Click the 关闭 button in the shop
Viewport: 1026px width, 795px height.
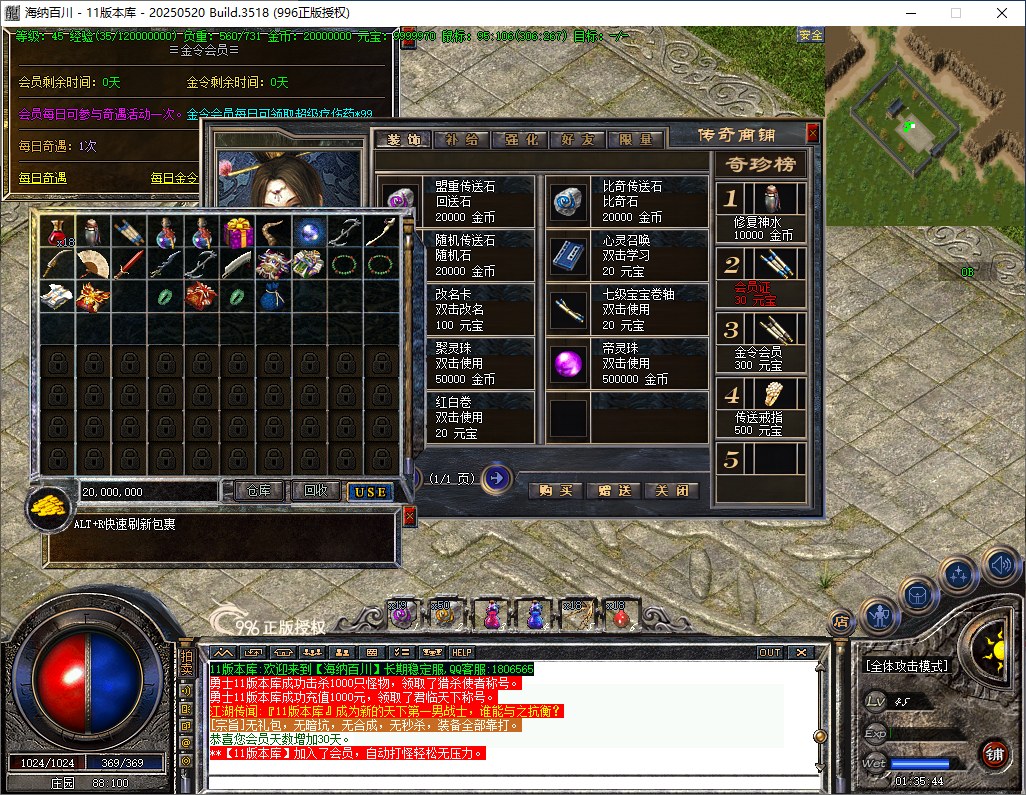point(671,491)
